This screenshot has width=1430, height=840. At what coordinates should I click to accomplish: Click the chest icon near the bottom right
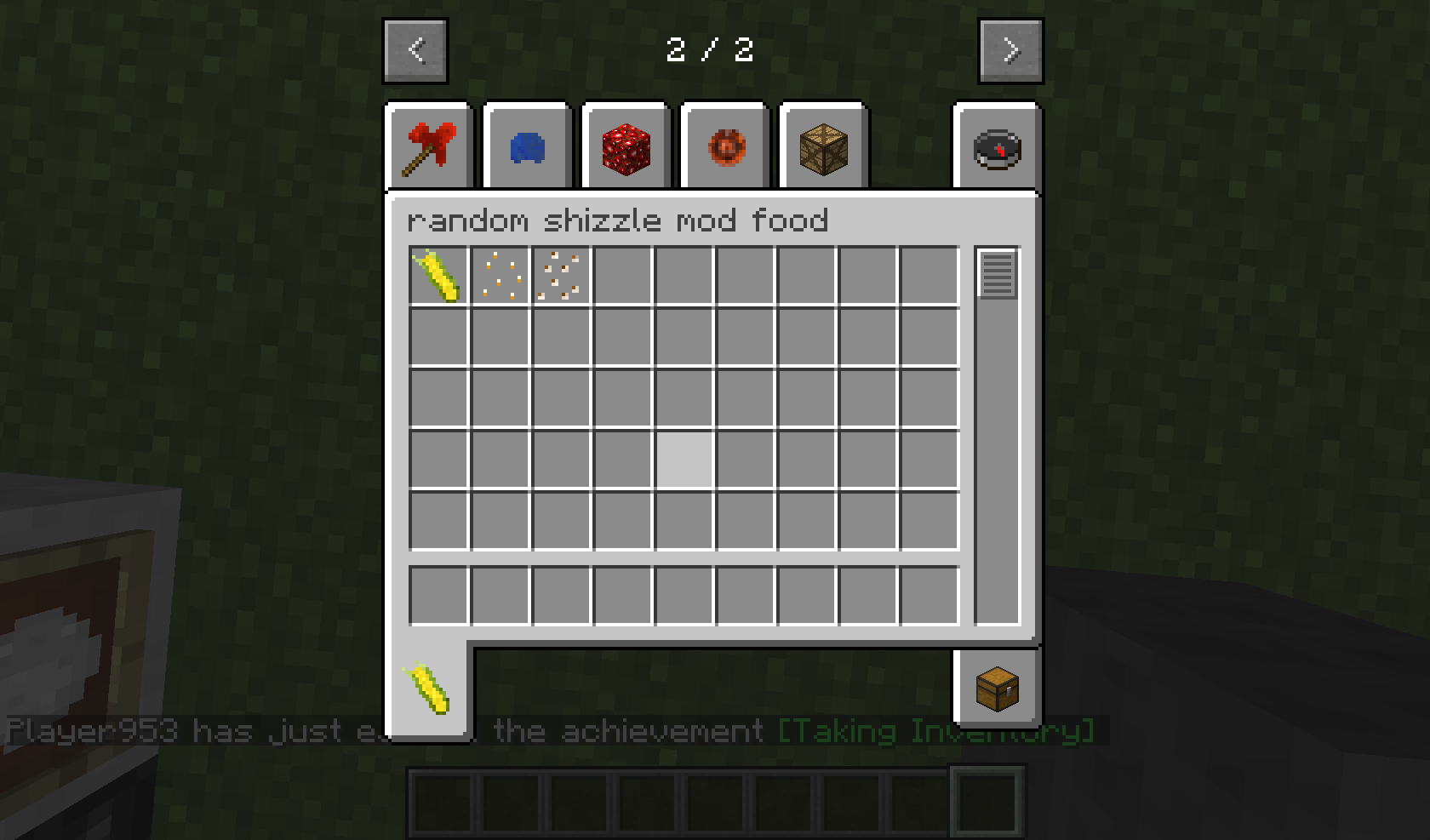(x=998, y=691)
